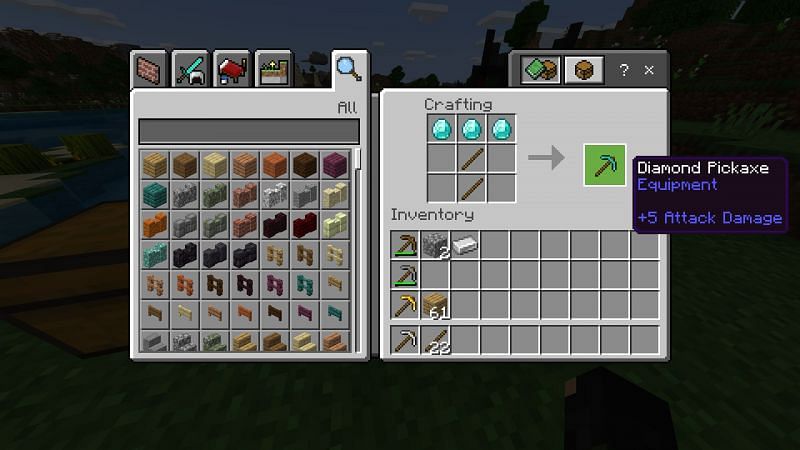The image size is (800, 450).
Task: Switch to the items bed tab
Action: click(x=232, y=70)
